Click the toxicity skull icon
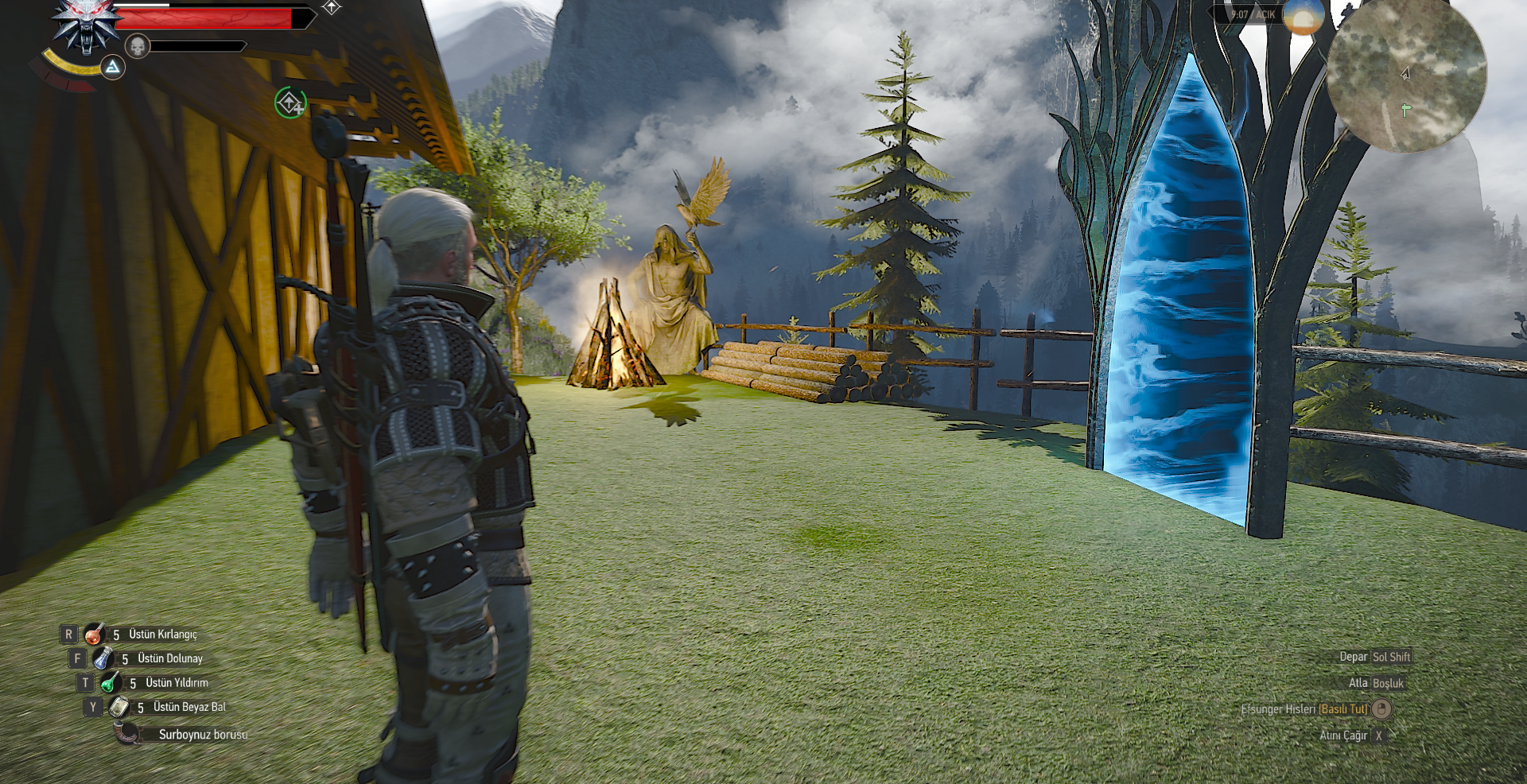The image size is (1527, 784). click(x=138, y=46)
